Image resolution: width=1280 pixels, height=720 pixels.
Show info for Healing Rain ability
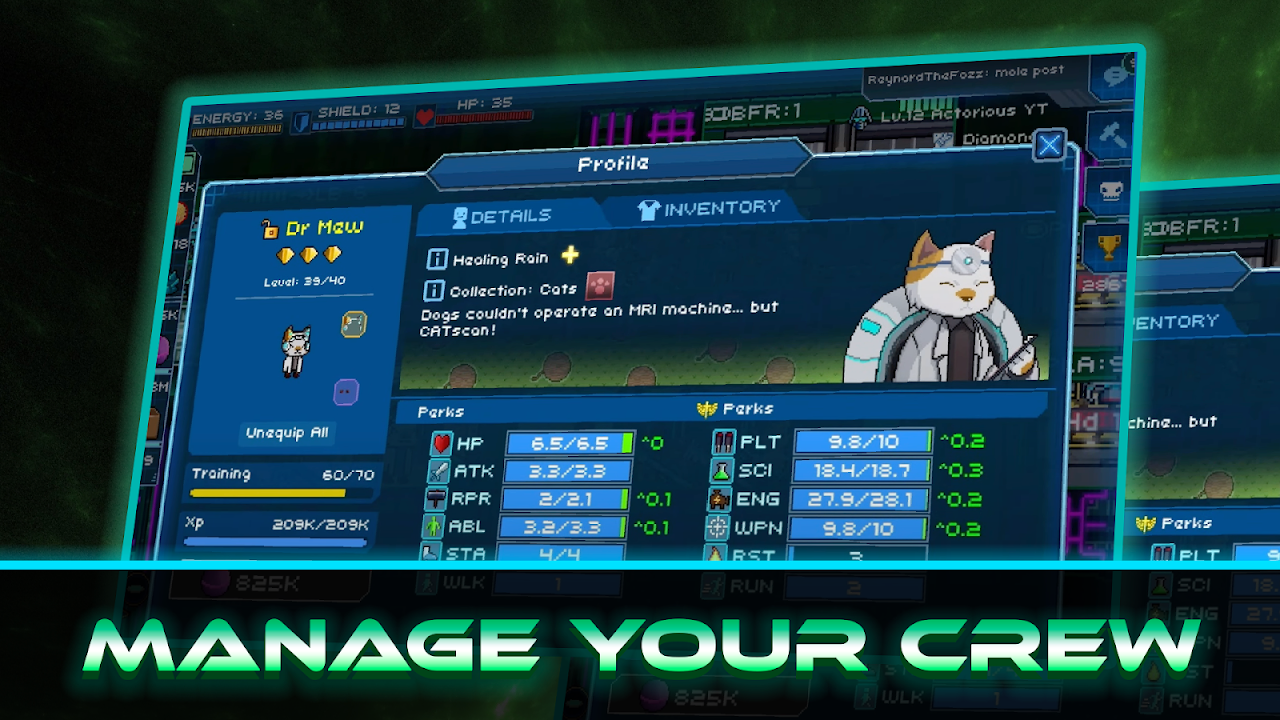tap(437, 259)
